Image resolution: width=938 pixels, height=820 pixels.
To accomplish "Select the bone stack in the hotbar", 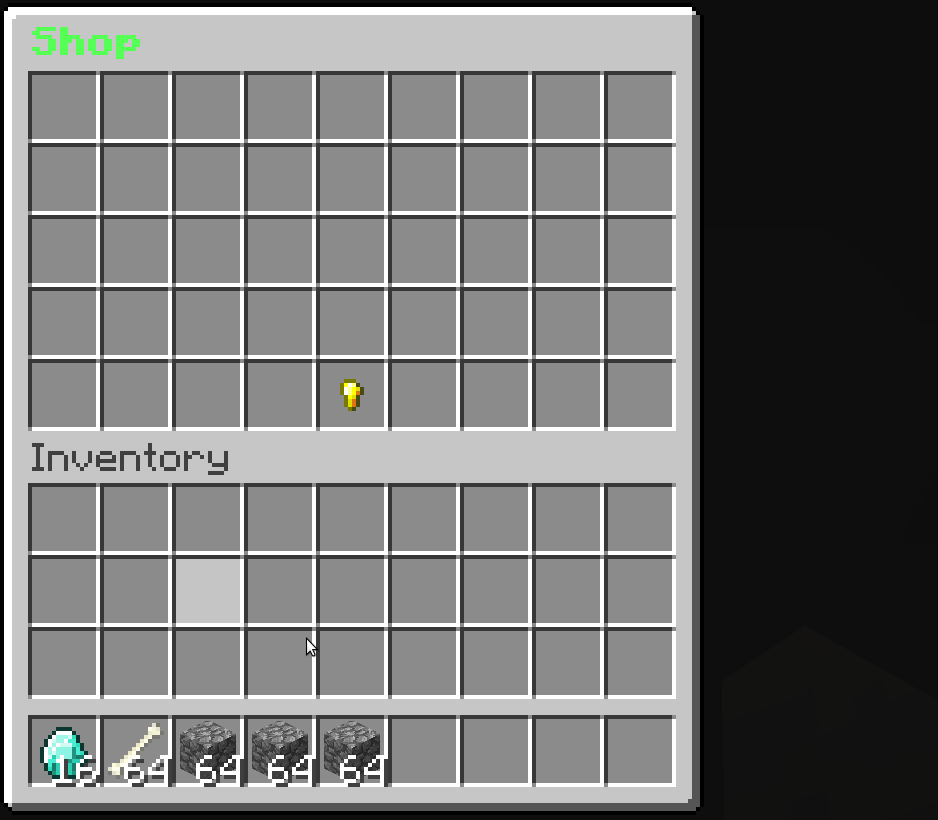I will [x=136, y=751].
